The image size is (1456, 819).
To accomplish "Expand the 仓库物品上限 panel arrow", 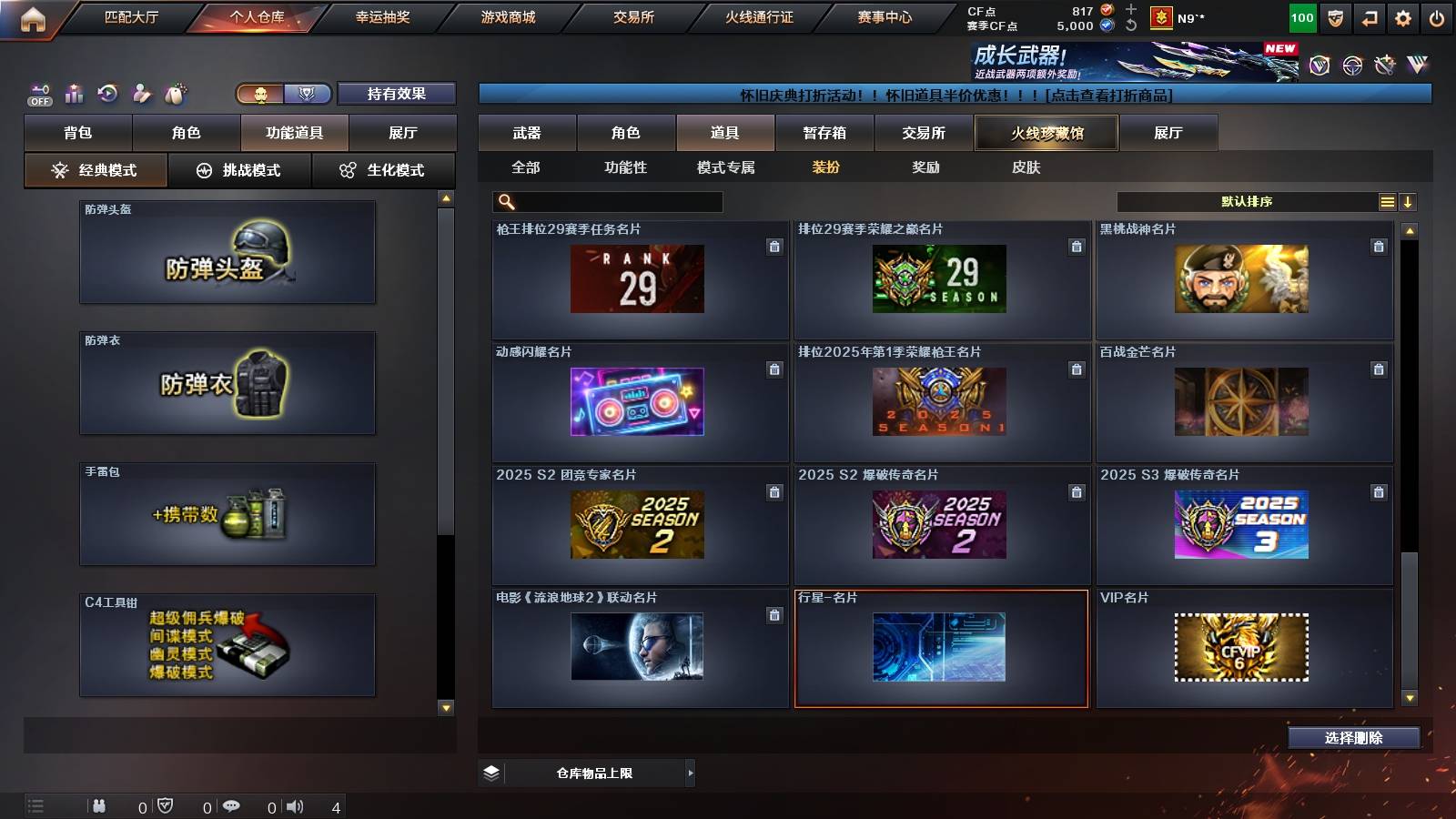I will pos(690,773).
